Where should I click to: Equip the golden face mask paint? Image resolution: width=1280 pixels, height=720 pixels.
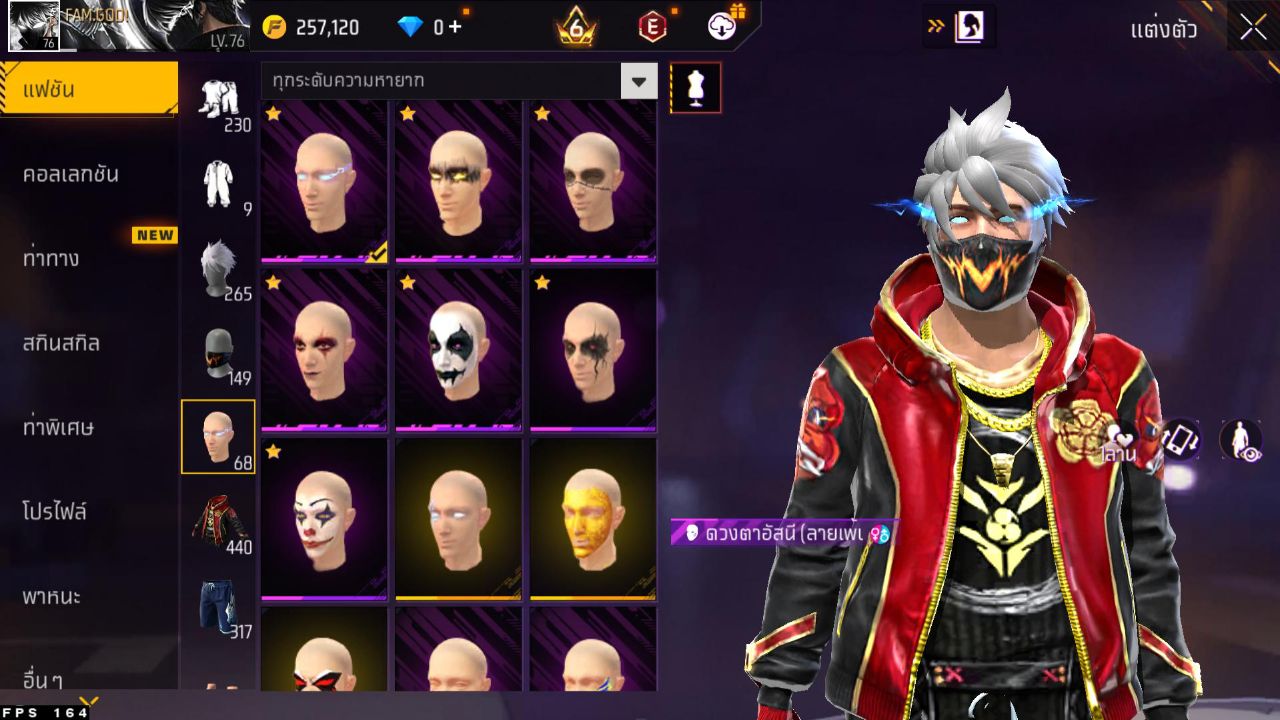(593, 518)
